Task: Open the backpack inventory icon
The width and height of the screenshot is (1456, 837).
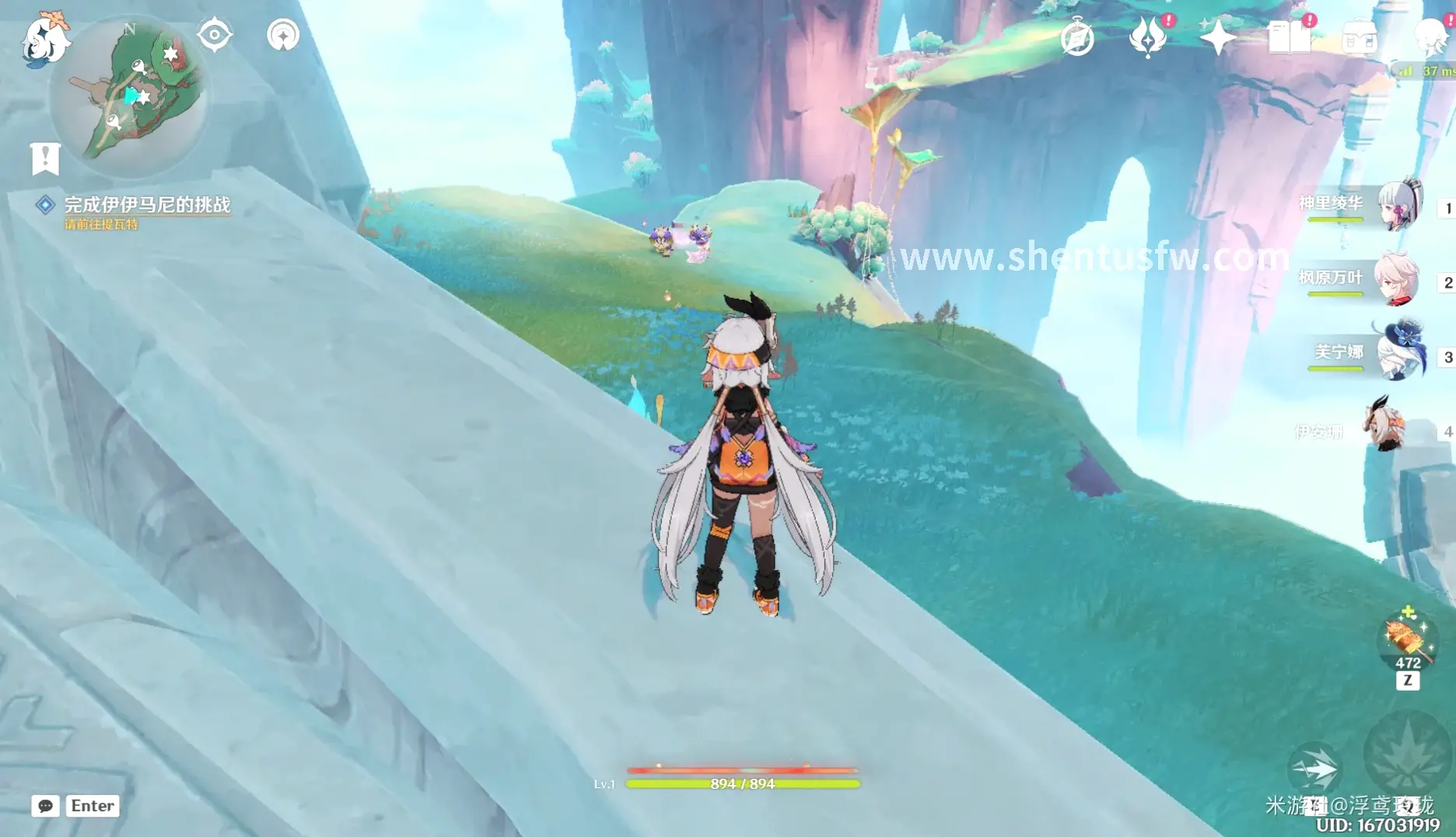Action: coord(1359,37)
